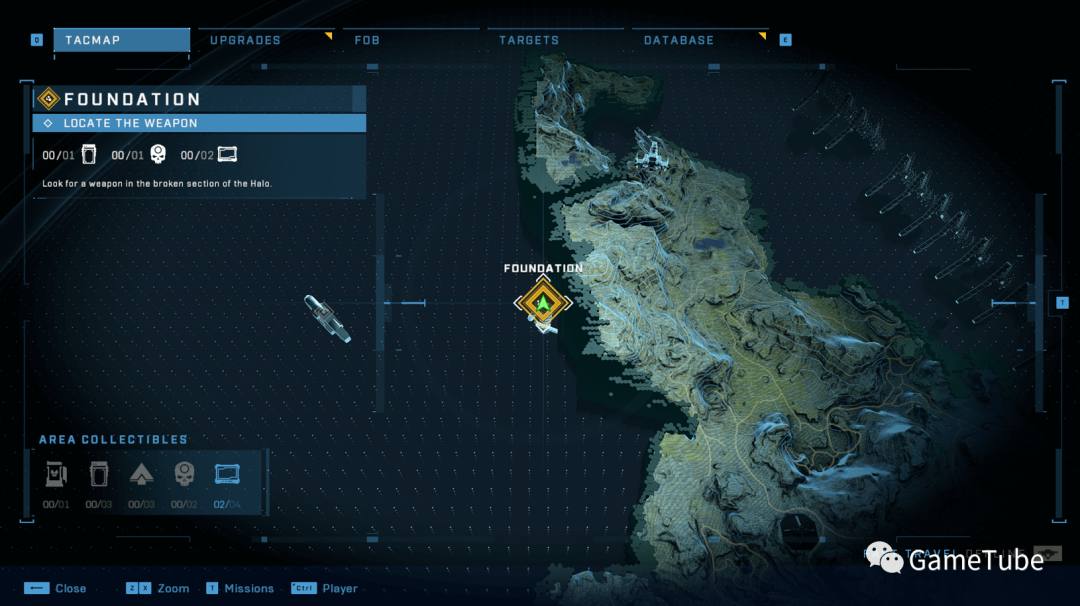Image resolution: width=1080 pixels, height=606 pixels.
Task: Choose the blue audio log icon in Area Collectibles
Action: point(227,474)
